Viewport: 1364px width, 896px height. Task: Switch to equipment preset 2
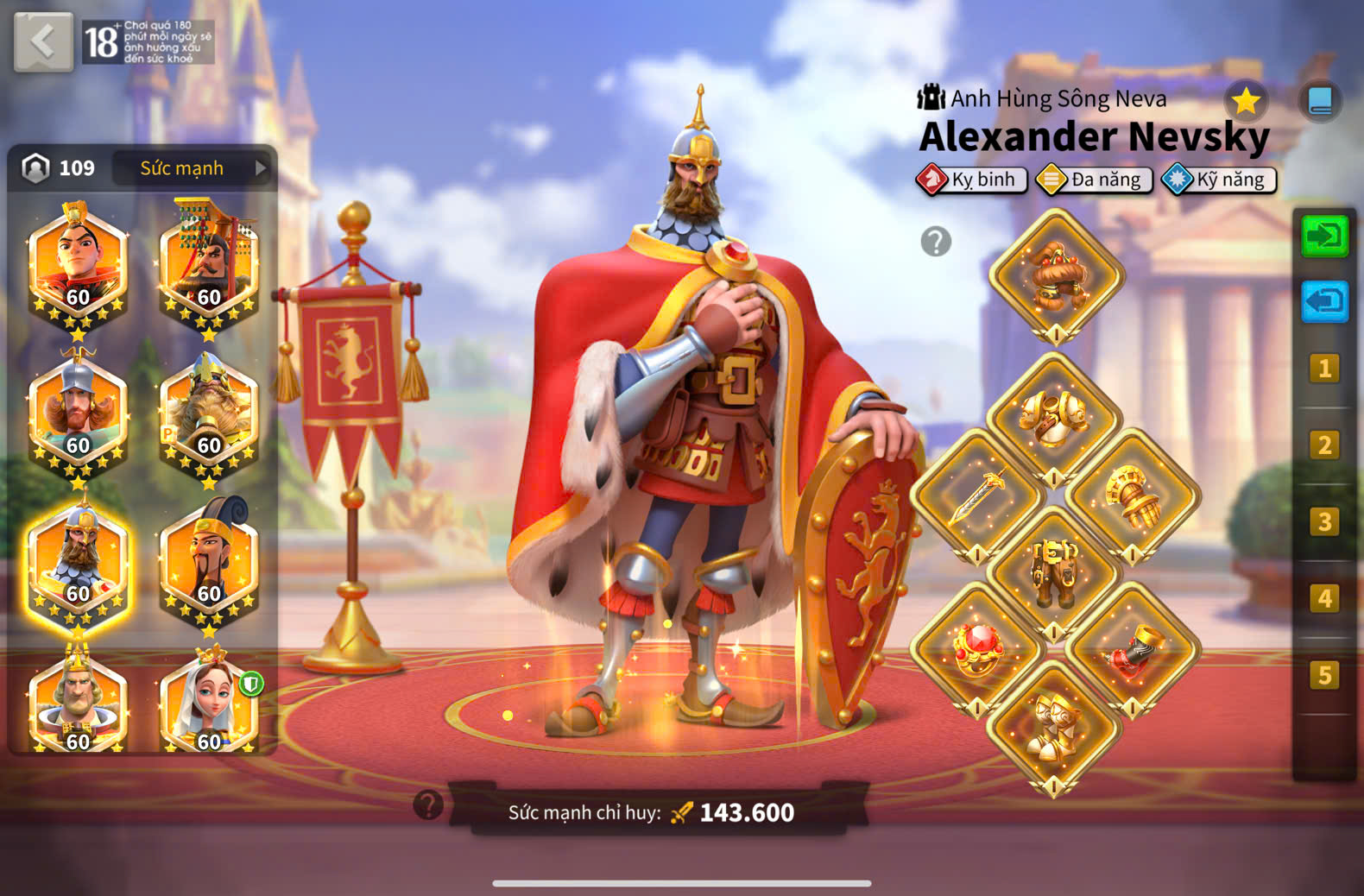coord(1324,445)
